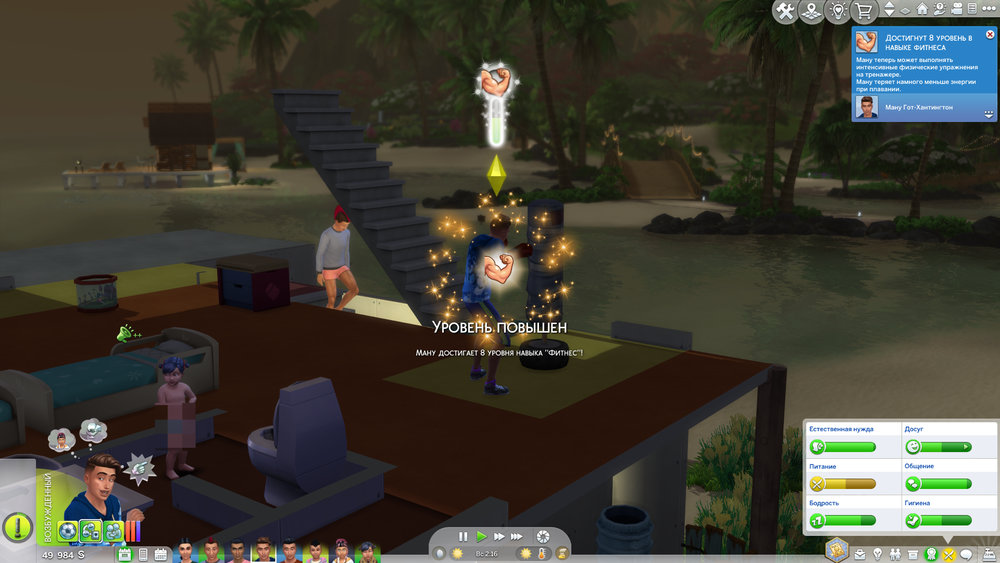
Task: Open the three-dots game options menu
Action: point(990,9)
